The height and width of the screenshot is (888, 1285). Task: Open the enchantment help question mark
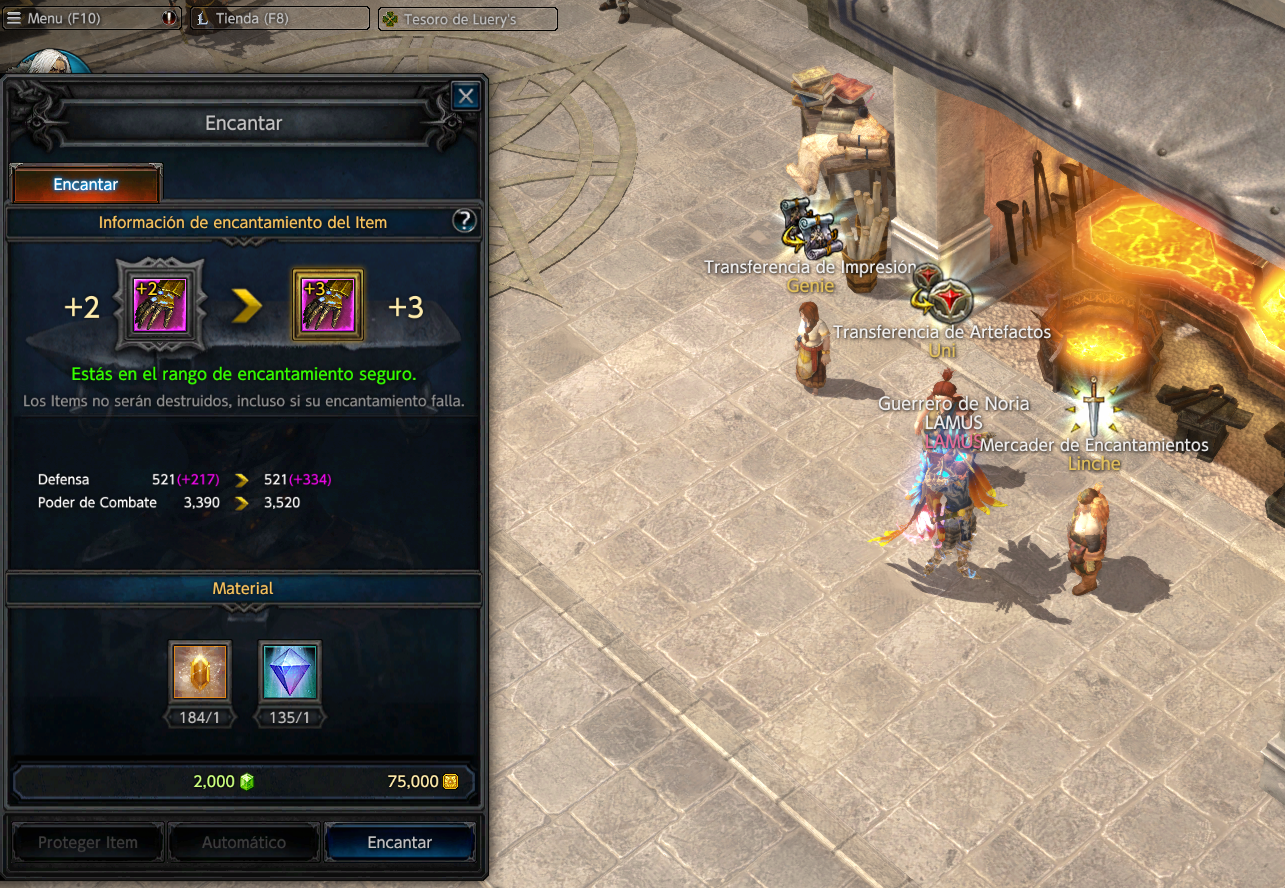pos(464,221)
